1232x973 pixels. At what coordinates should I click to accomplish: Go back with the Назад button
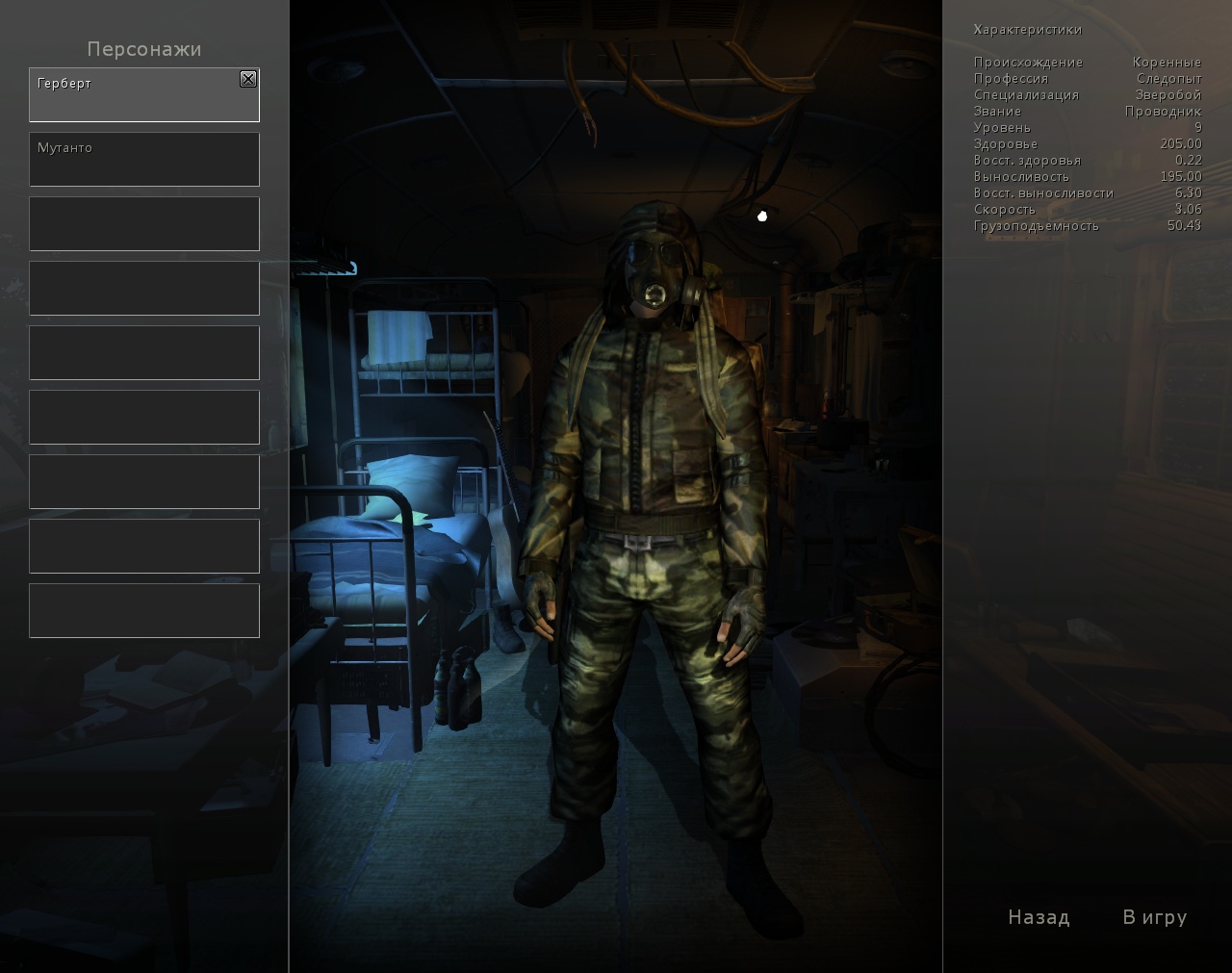tap(1039, 917)
